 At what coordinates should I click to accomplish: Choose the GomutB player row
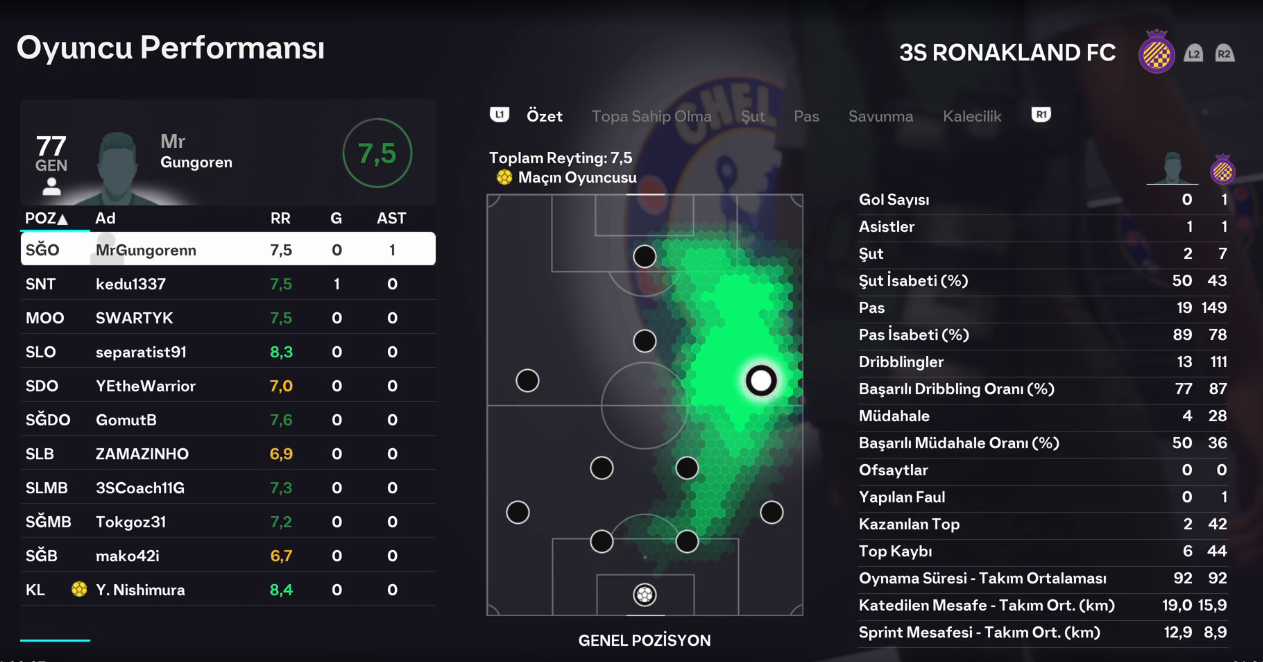[228, 420]
